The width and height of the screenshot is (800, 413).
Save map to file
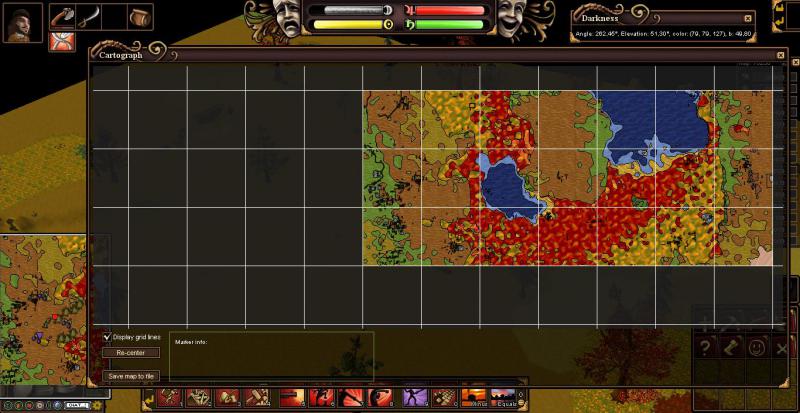(x=131, y=376)
